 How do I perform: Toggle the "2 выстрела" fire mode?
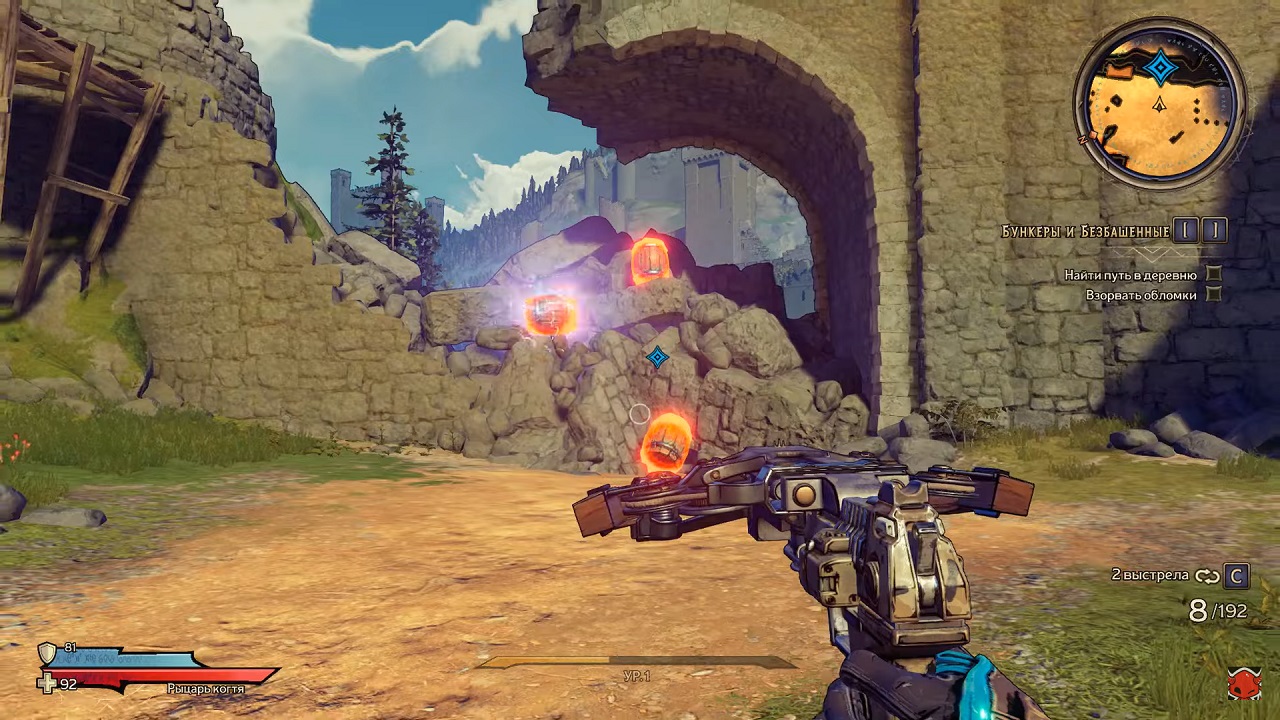click(1237, 575)
